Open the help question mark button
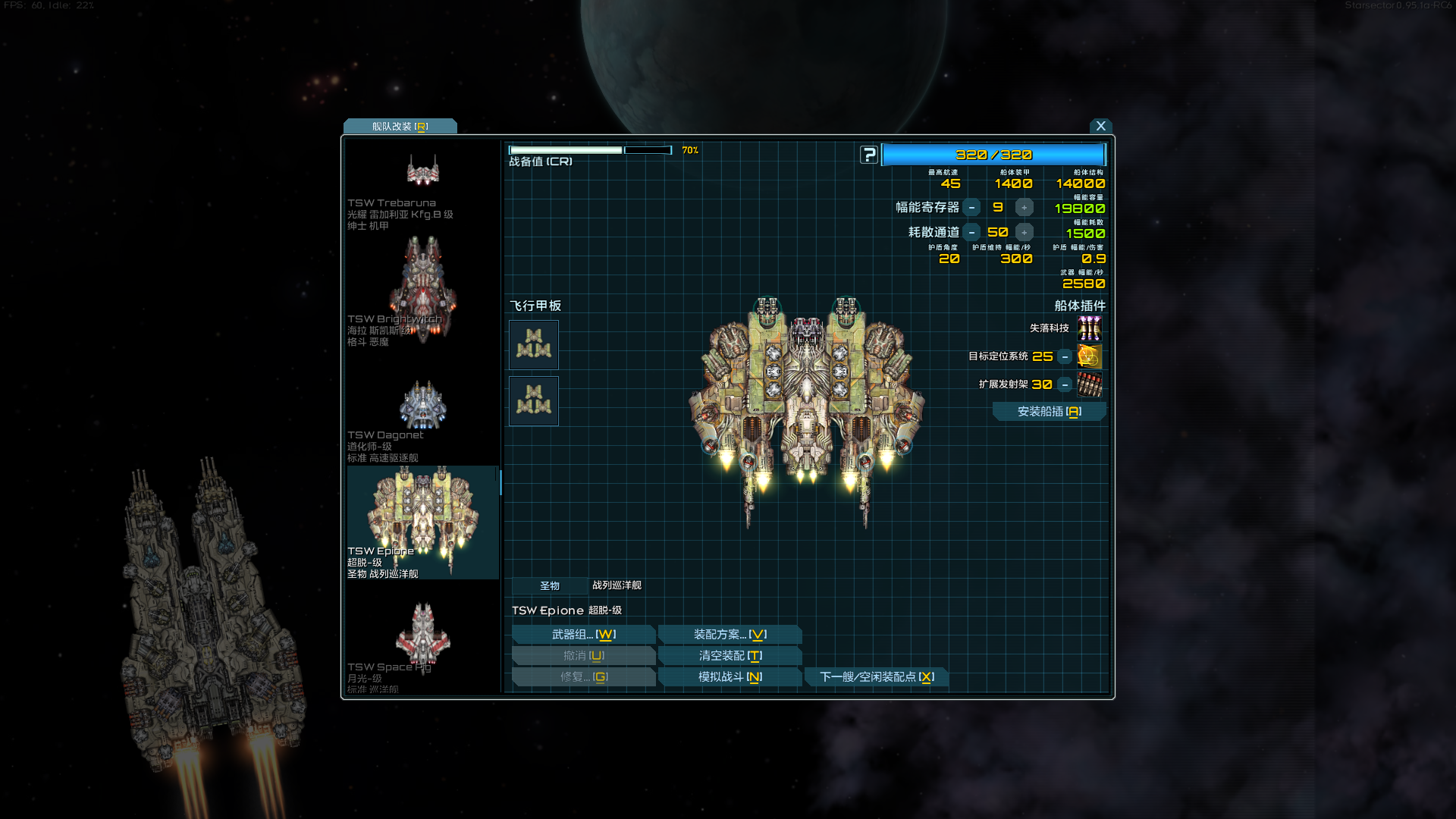1456x819 pixels. (x=869, y=155)
